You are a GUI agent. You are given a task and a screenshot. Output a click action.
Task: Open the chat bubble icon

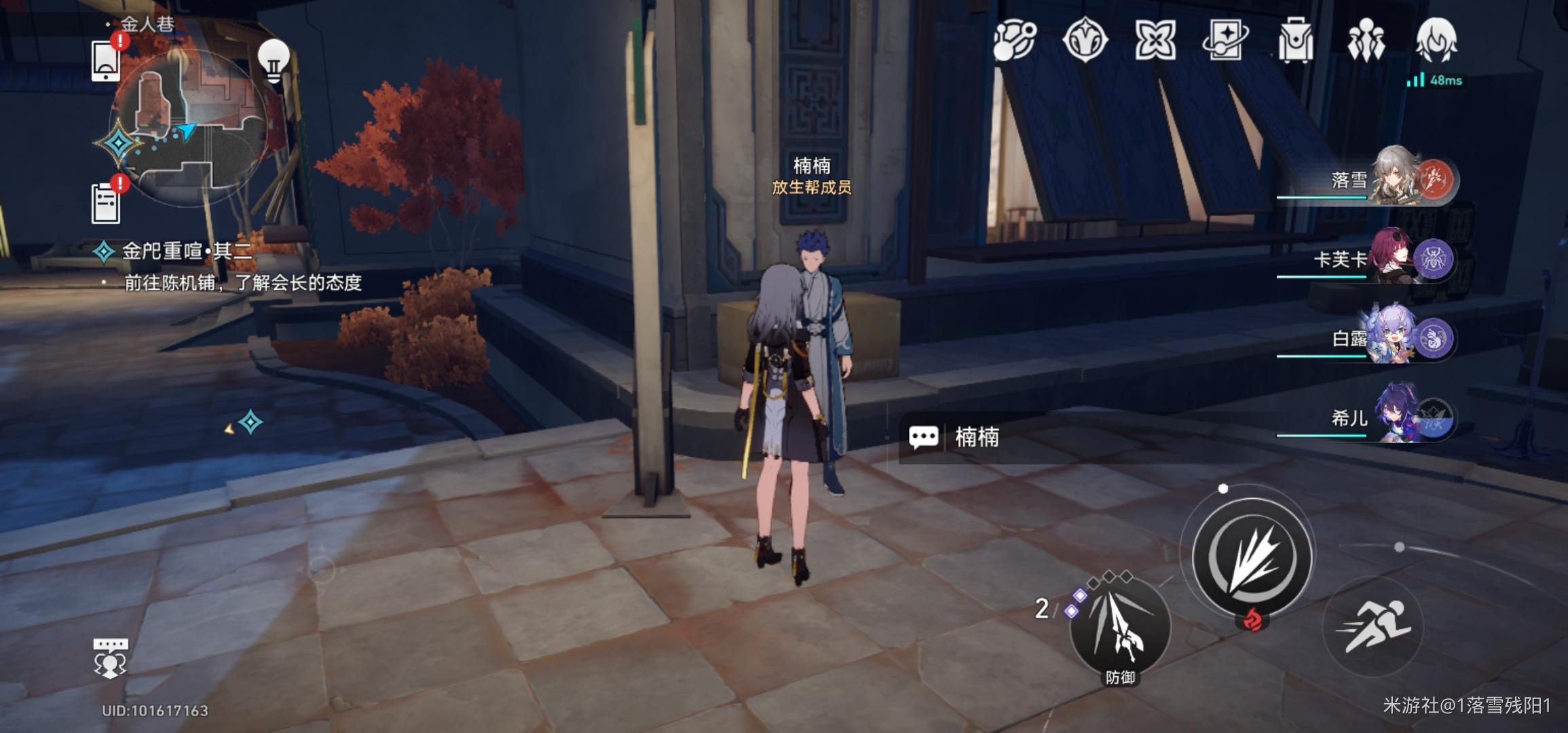[x=110, y=658]
